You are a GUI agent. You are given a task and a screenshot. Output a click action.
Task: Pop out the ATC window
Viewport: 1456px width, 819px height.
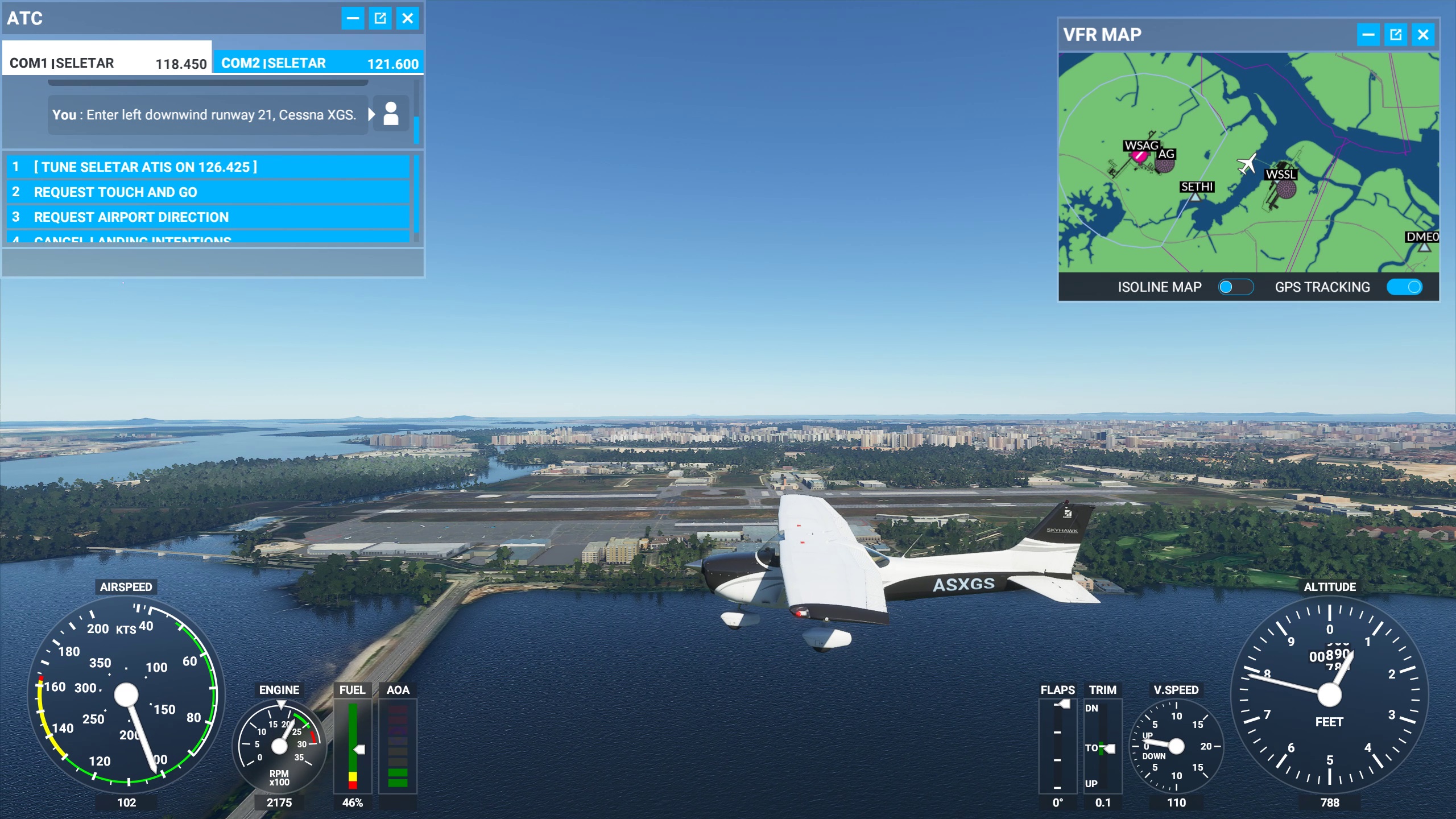tap(380, 18)
